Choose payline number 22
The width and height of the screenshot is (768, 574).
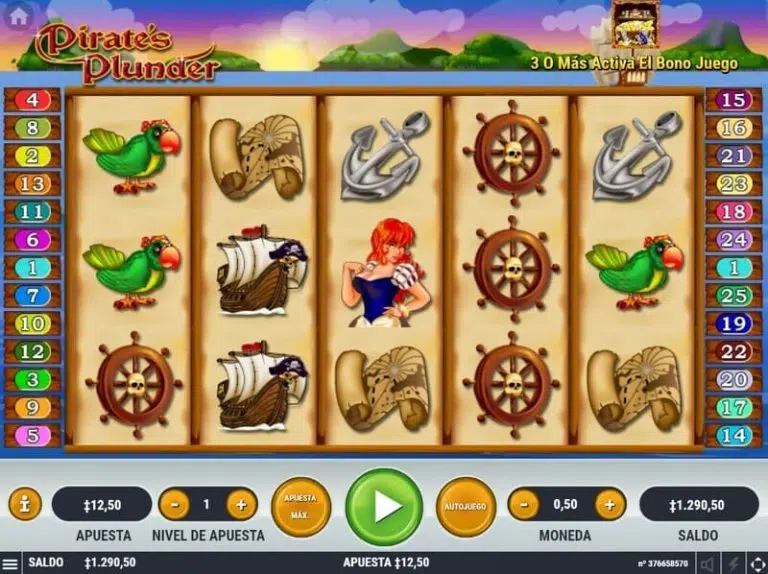734,352
